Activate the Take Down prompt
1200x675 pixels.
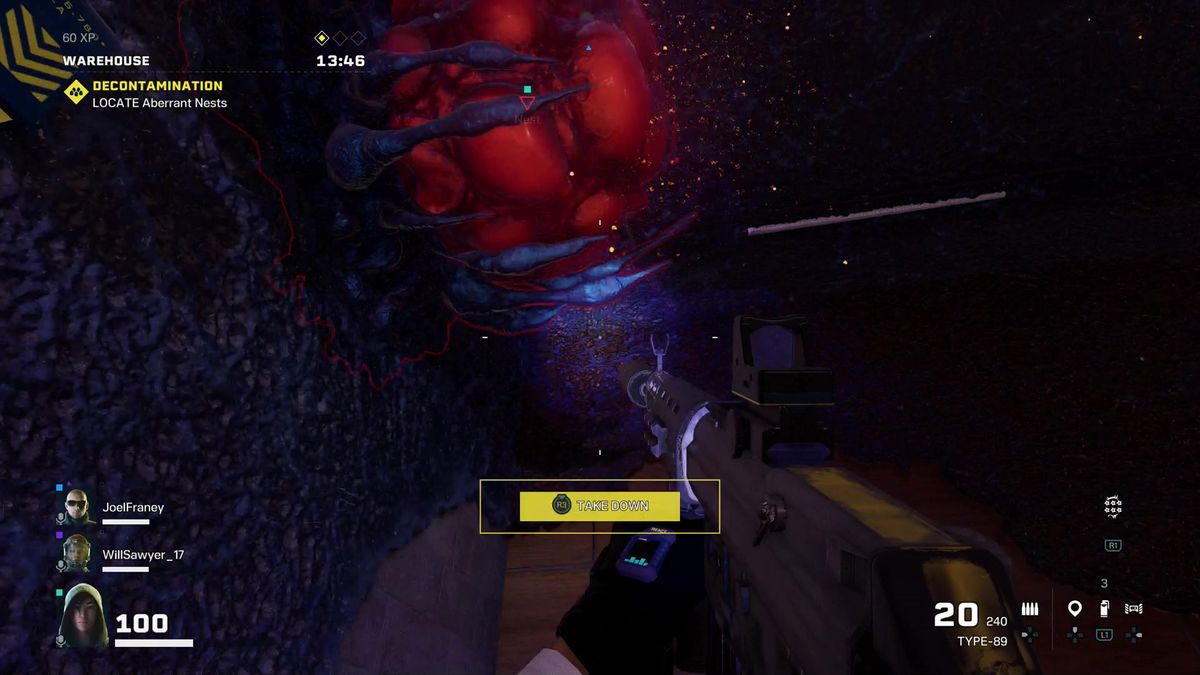600,506
